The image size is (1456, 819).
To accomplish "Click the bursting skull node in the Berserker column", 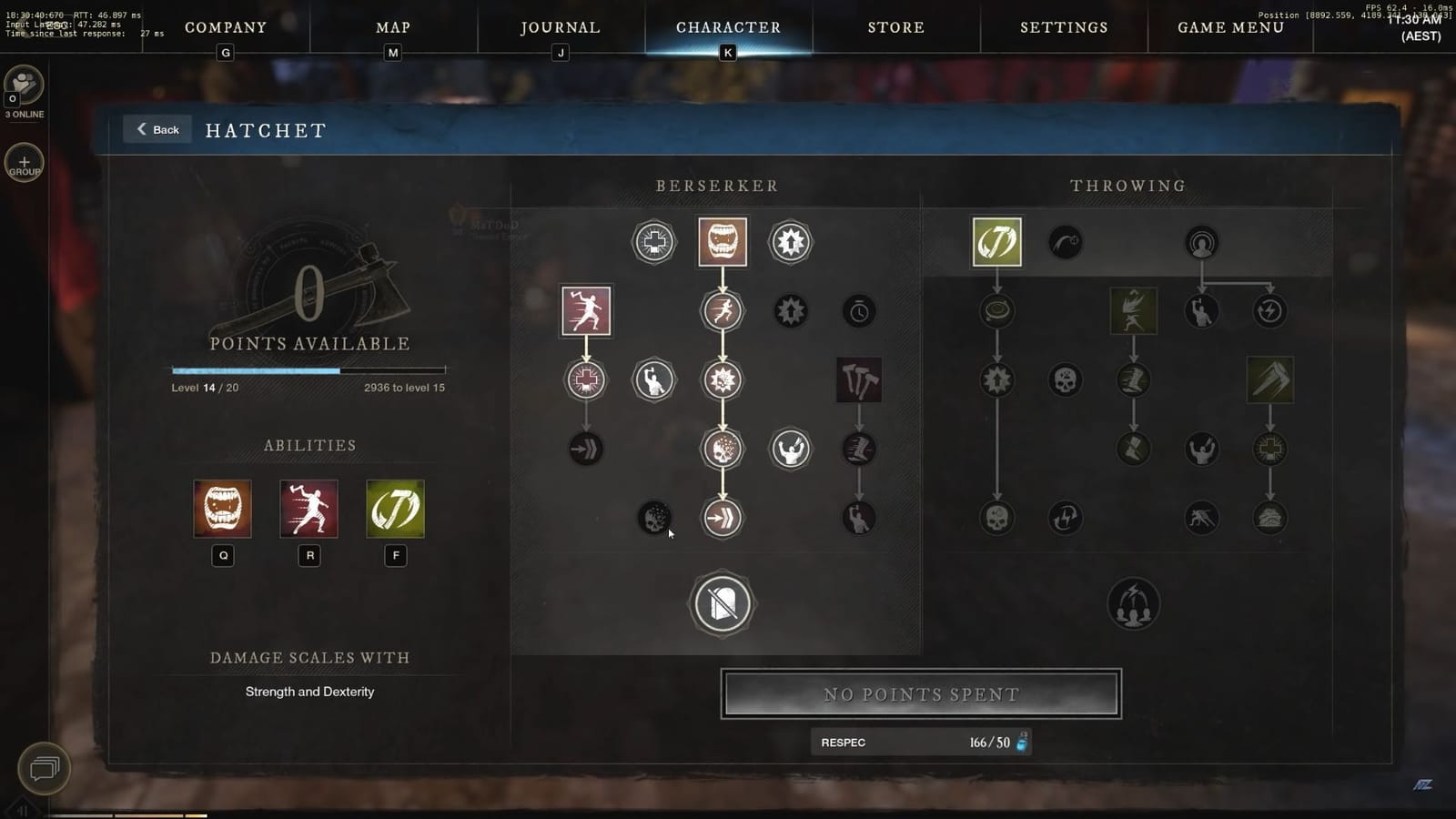I will point(723,449).
